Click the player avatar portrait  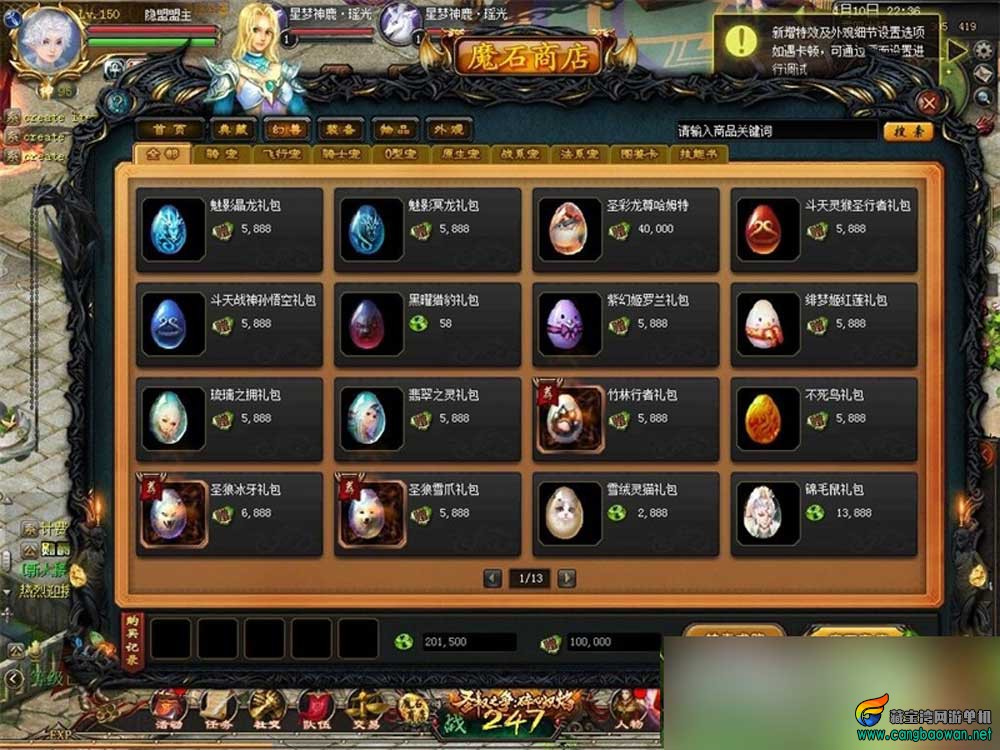click(x=45, y=40)
